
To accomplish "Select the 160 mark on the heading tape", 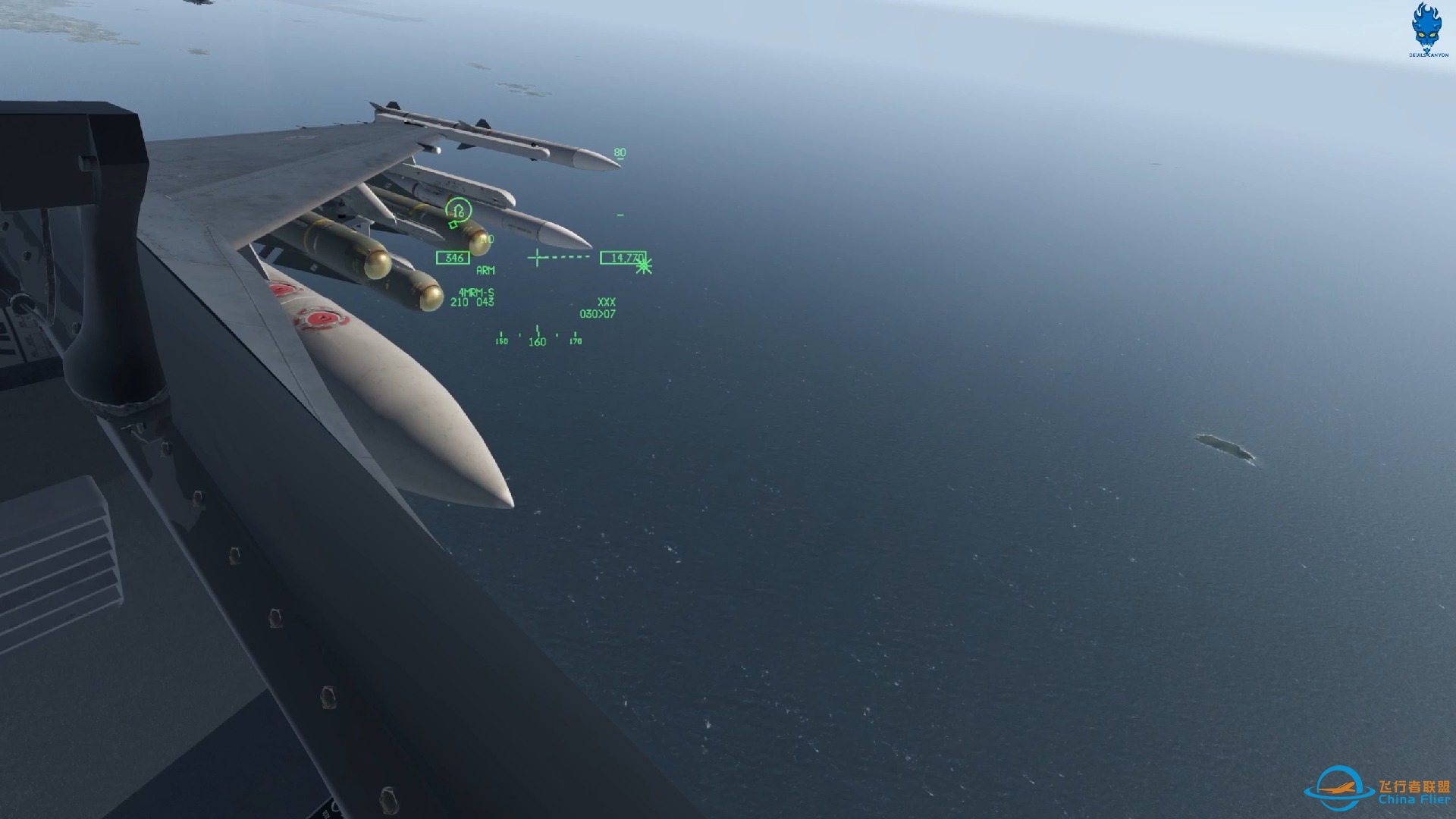I will click(x=538, y=341).
